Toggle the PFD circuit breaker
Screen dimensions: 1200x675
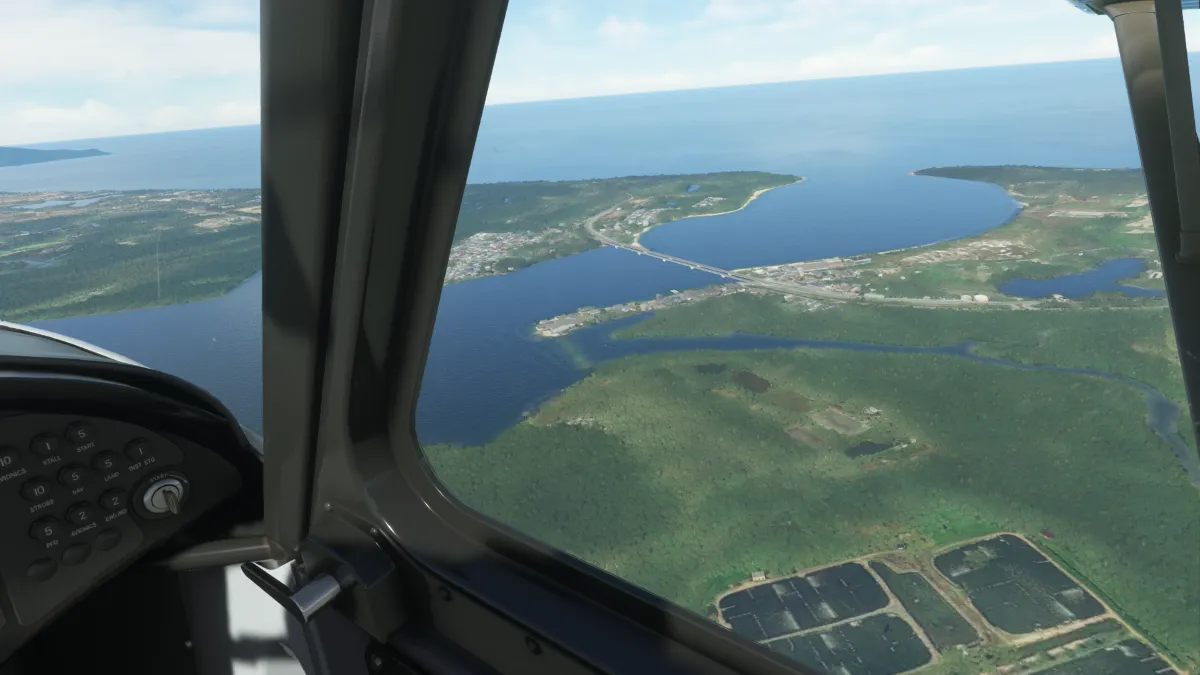coord(46,529)
